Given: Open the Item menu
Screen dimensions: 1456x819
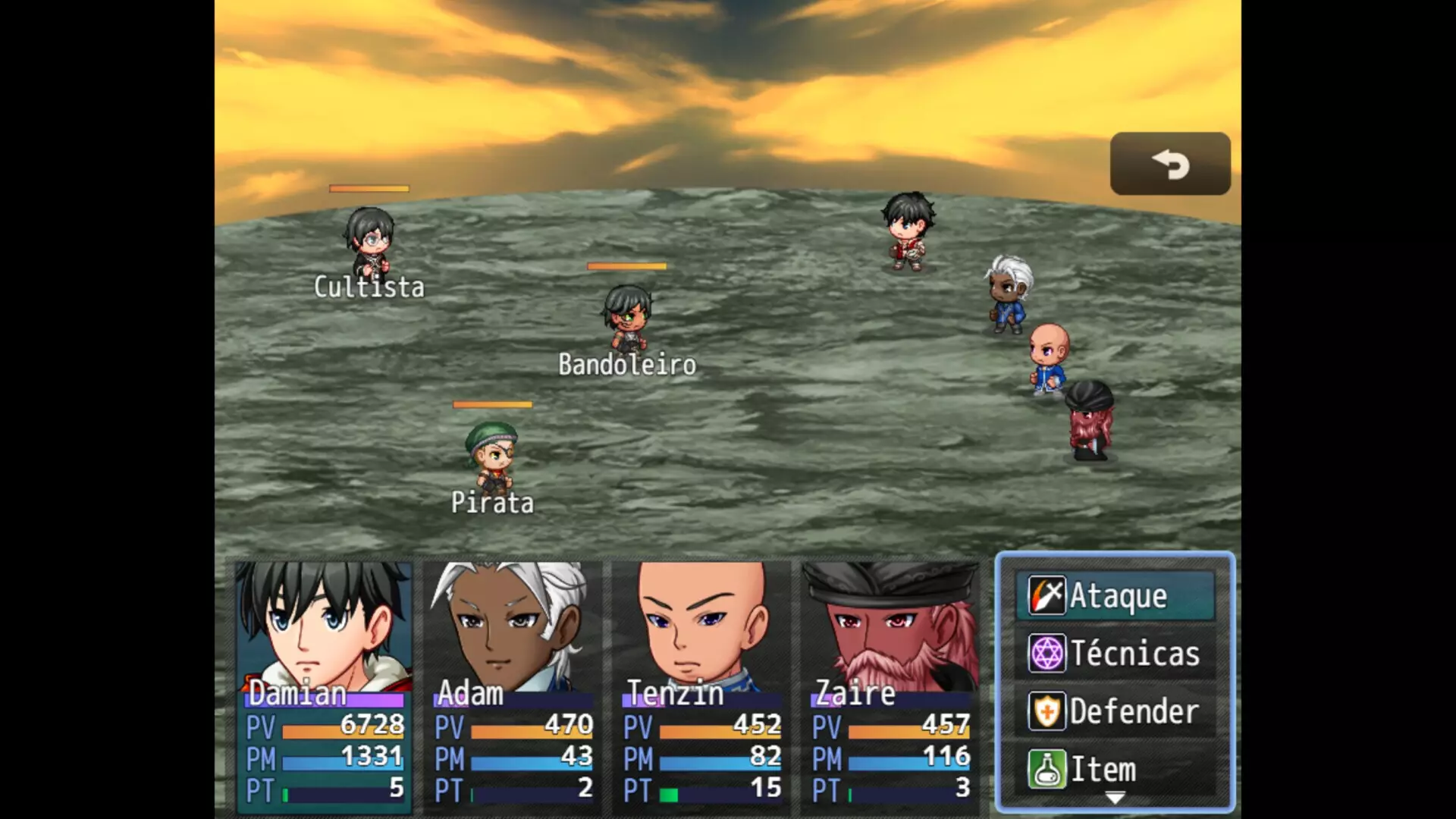Looking at the screenshot, I should 1115,769.
